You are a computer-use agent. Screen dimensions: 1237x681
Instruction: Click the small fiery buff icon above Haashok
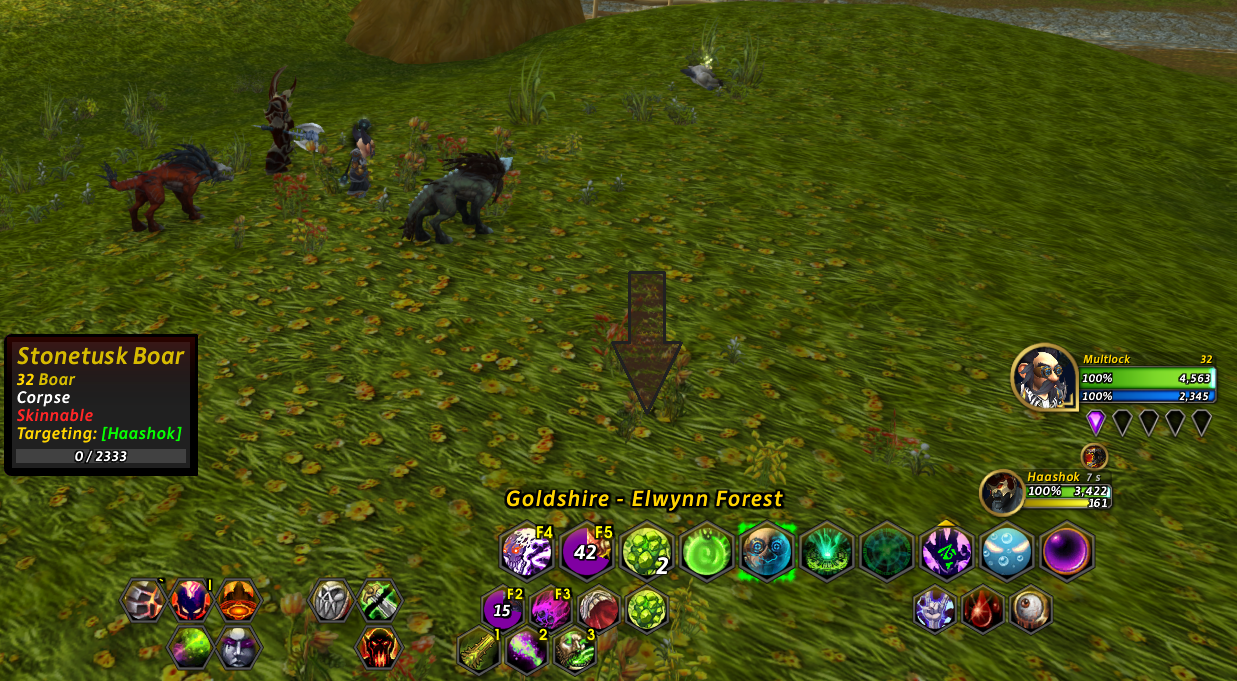click(1094, 457)
